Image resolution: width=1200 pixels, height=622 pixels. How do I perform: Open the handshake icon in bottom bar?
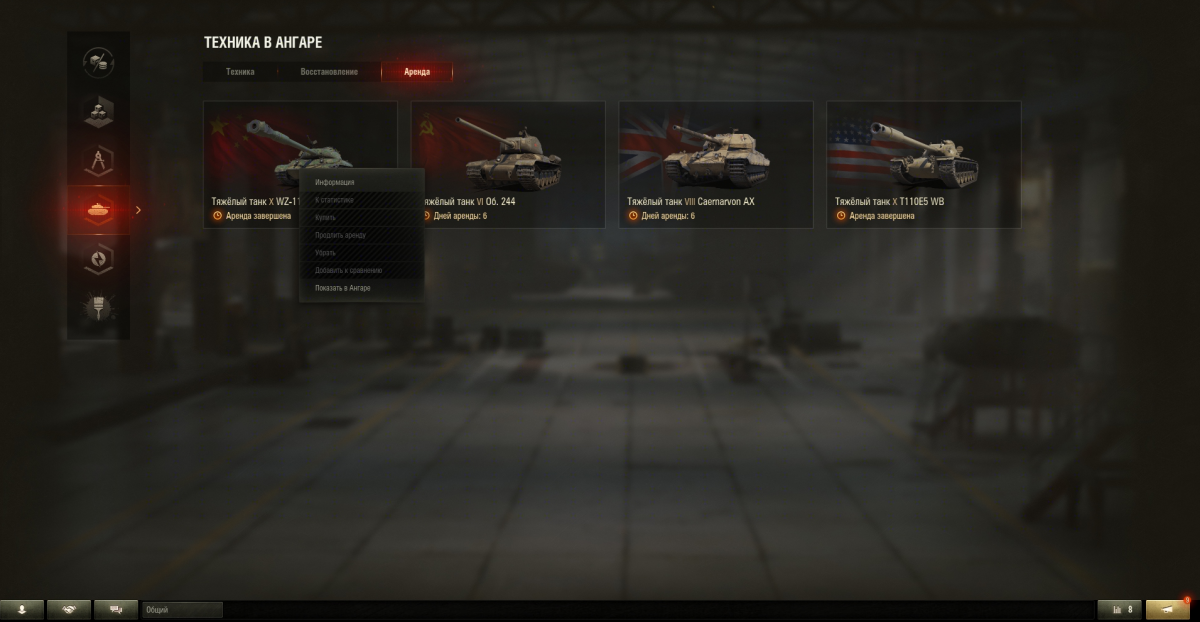click(x=69, y=609)
